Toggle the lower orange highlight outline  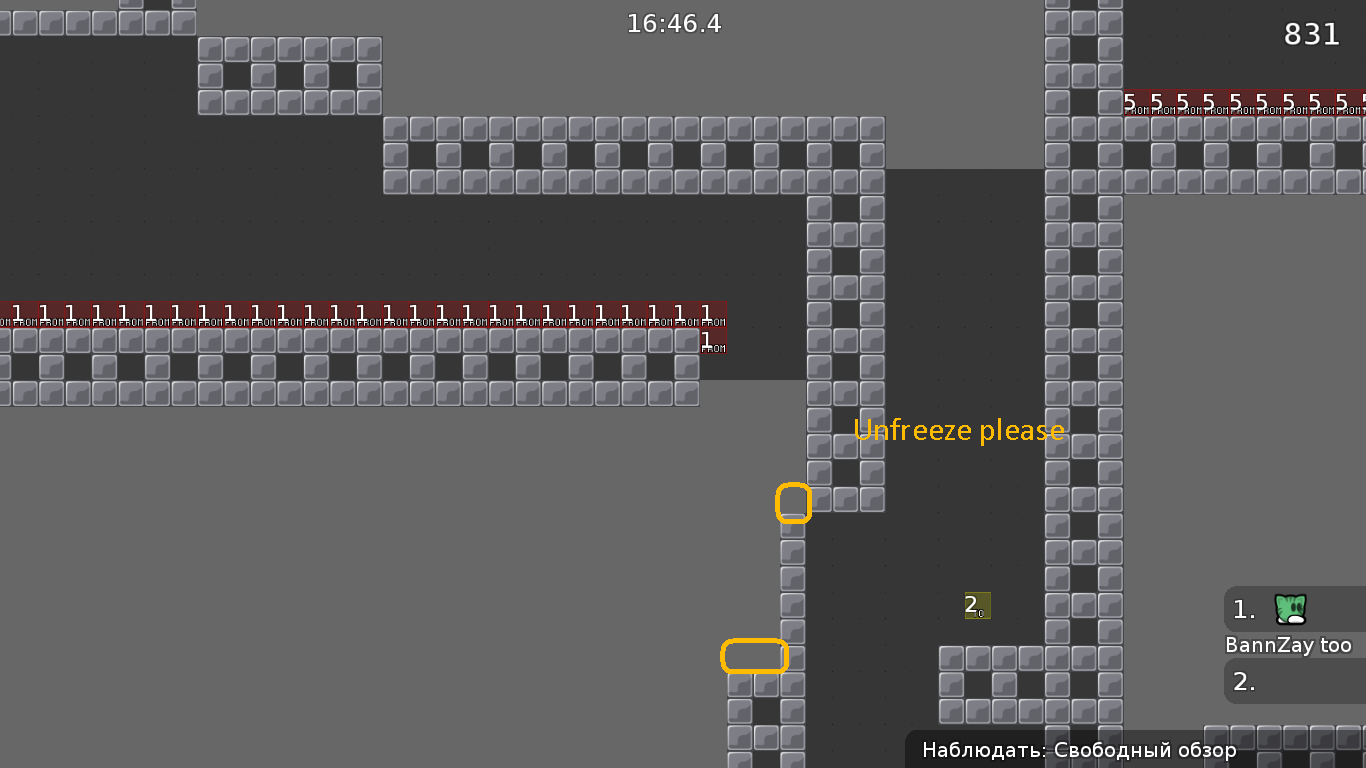coord(755,656)
